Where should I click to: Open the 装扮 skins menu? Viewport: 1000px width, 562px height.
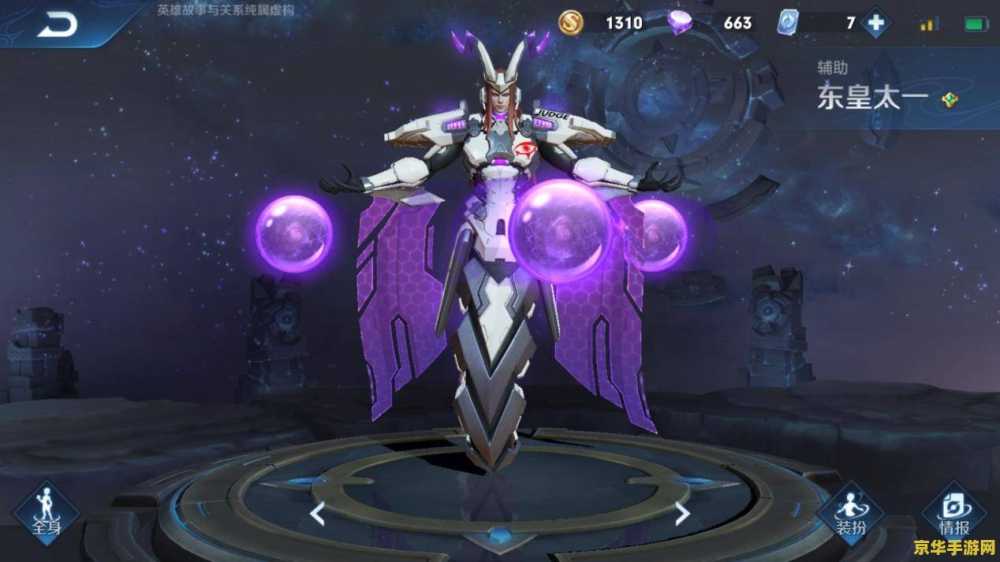(850, 512)
